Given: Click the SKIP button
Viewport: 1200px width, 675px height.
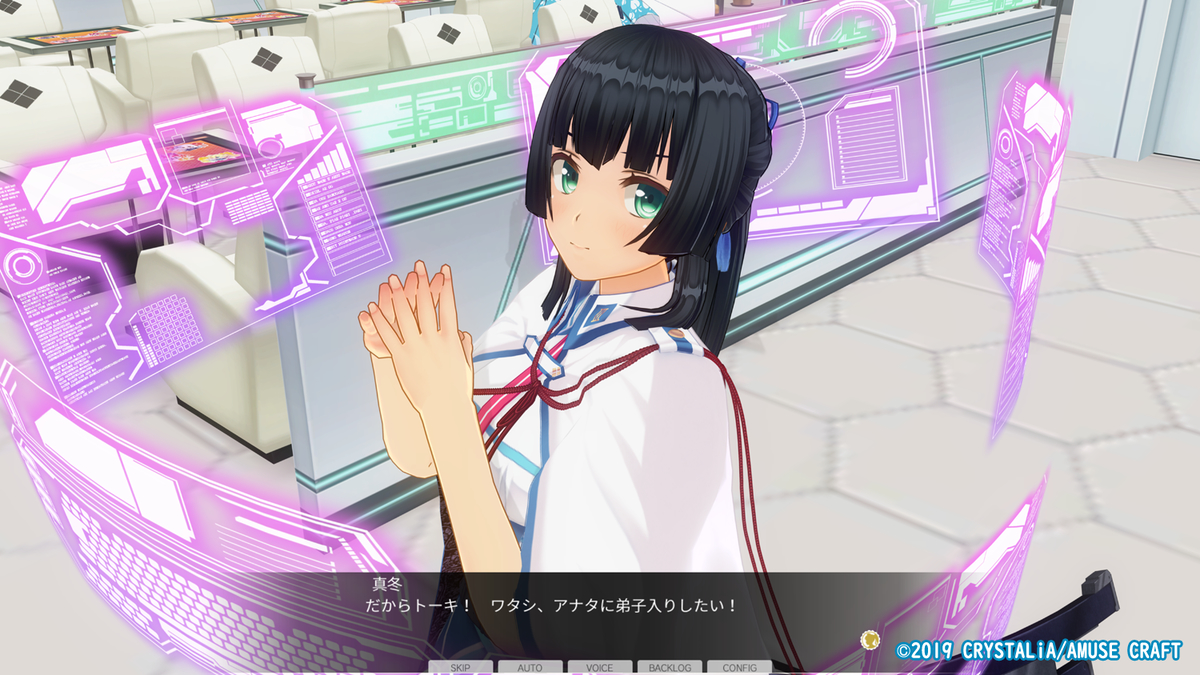Looking at the screenshot, I should click(461, 667).
